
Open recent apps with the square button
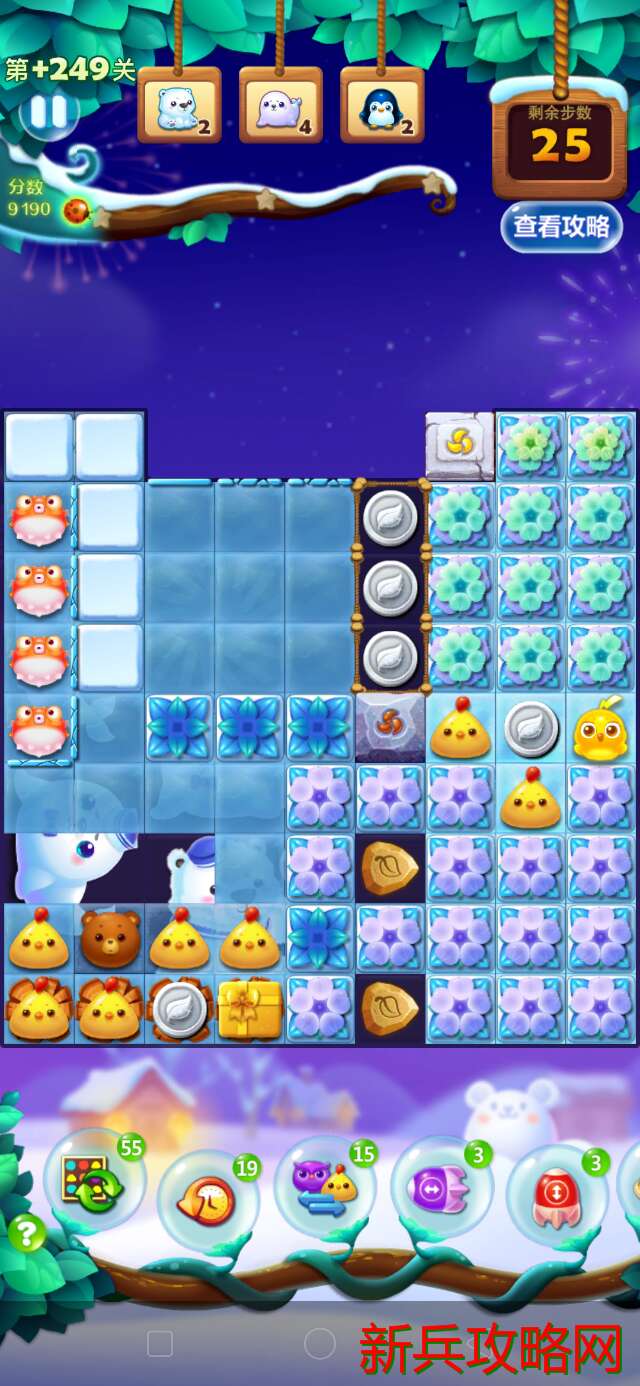coord(160,1343)
